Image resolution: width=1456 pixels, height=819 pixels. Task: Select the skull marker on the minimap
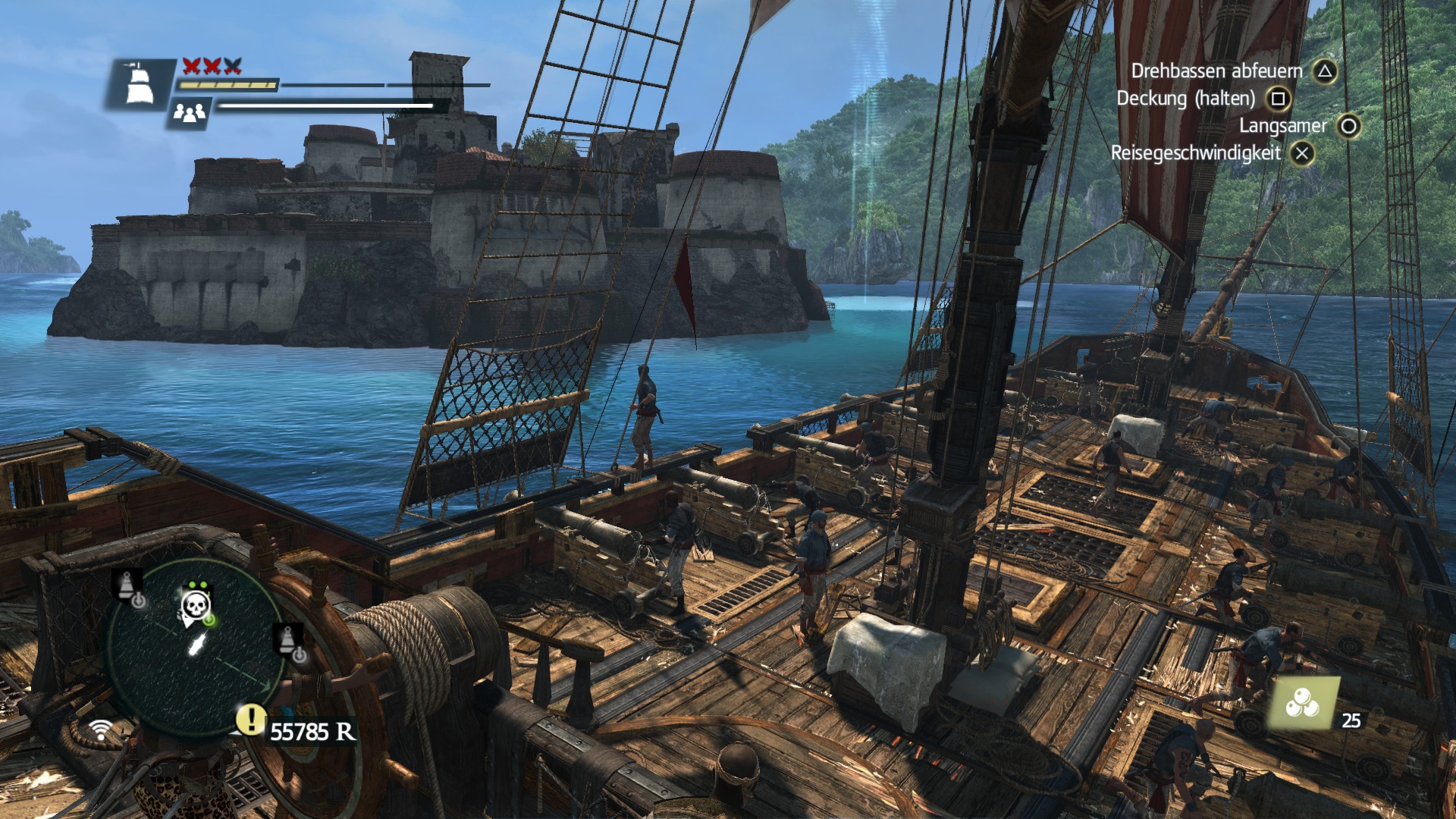196,606
